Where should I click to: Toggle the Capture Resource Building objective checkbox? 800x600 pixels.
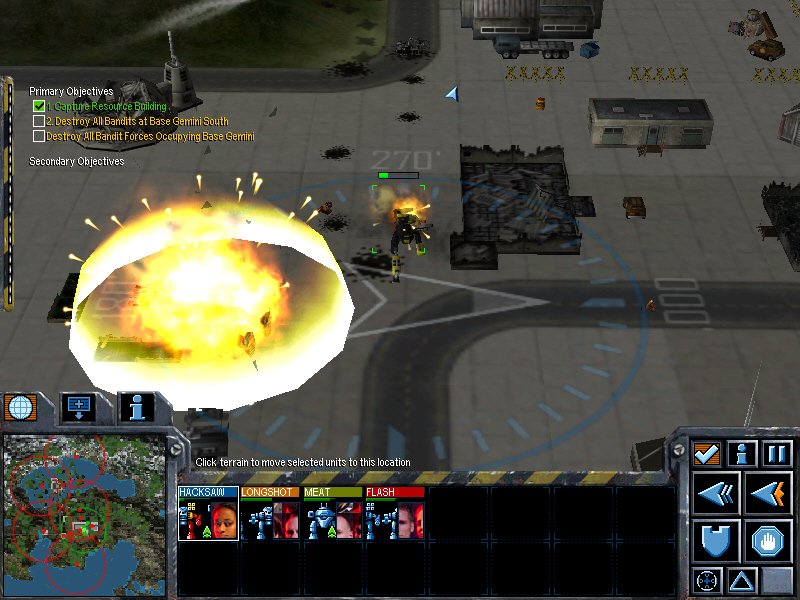[x=39, y=106]
